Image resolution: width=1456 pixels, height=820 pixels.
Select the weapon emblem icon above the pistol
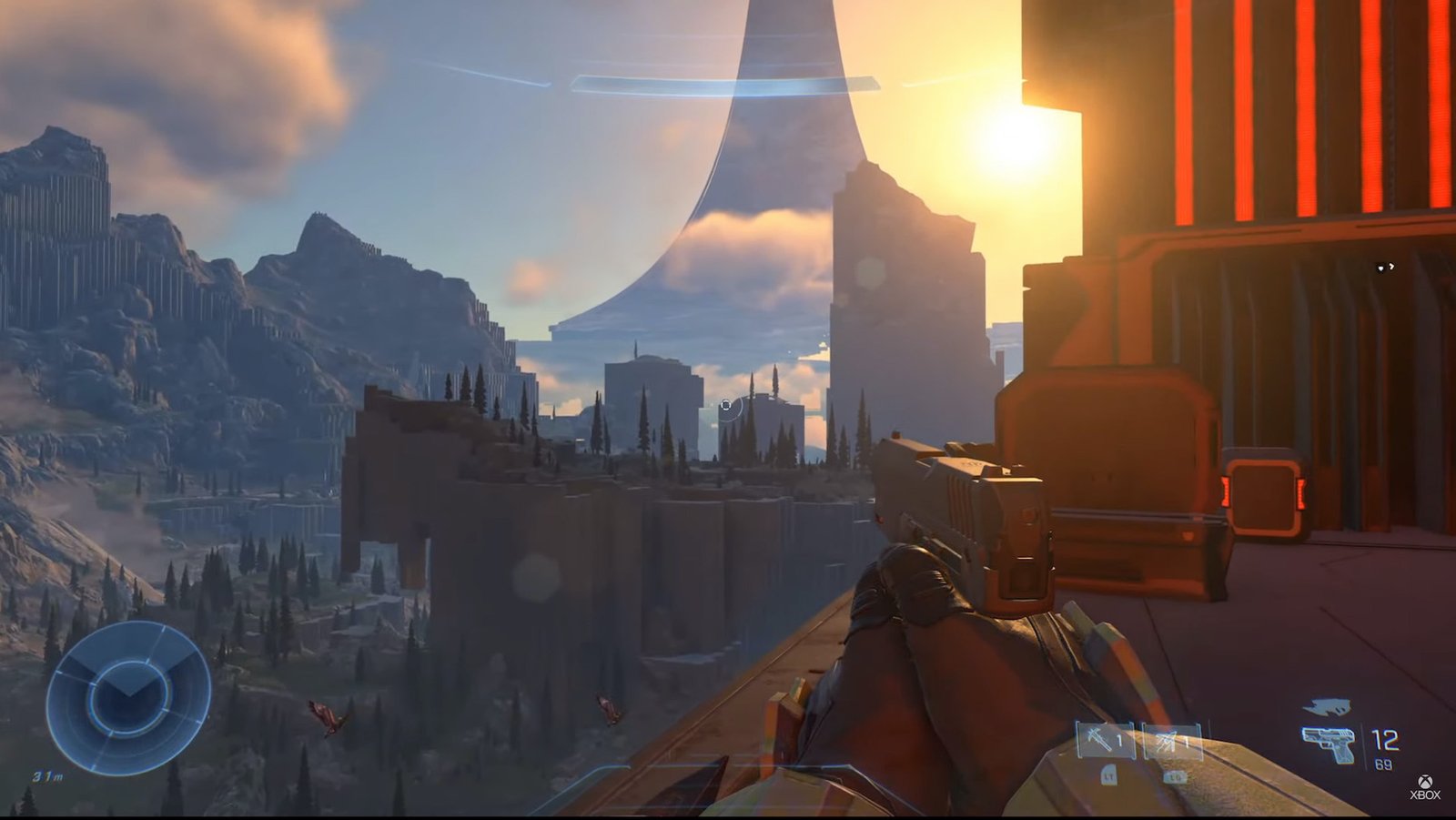(1327, 706)
